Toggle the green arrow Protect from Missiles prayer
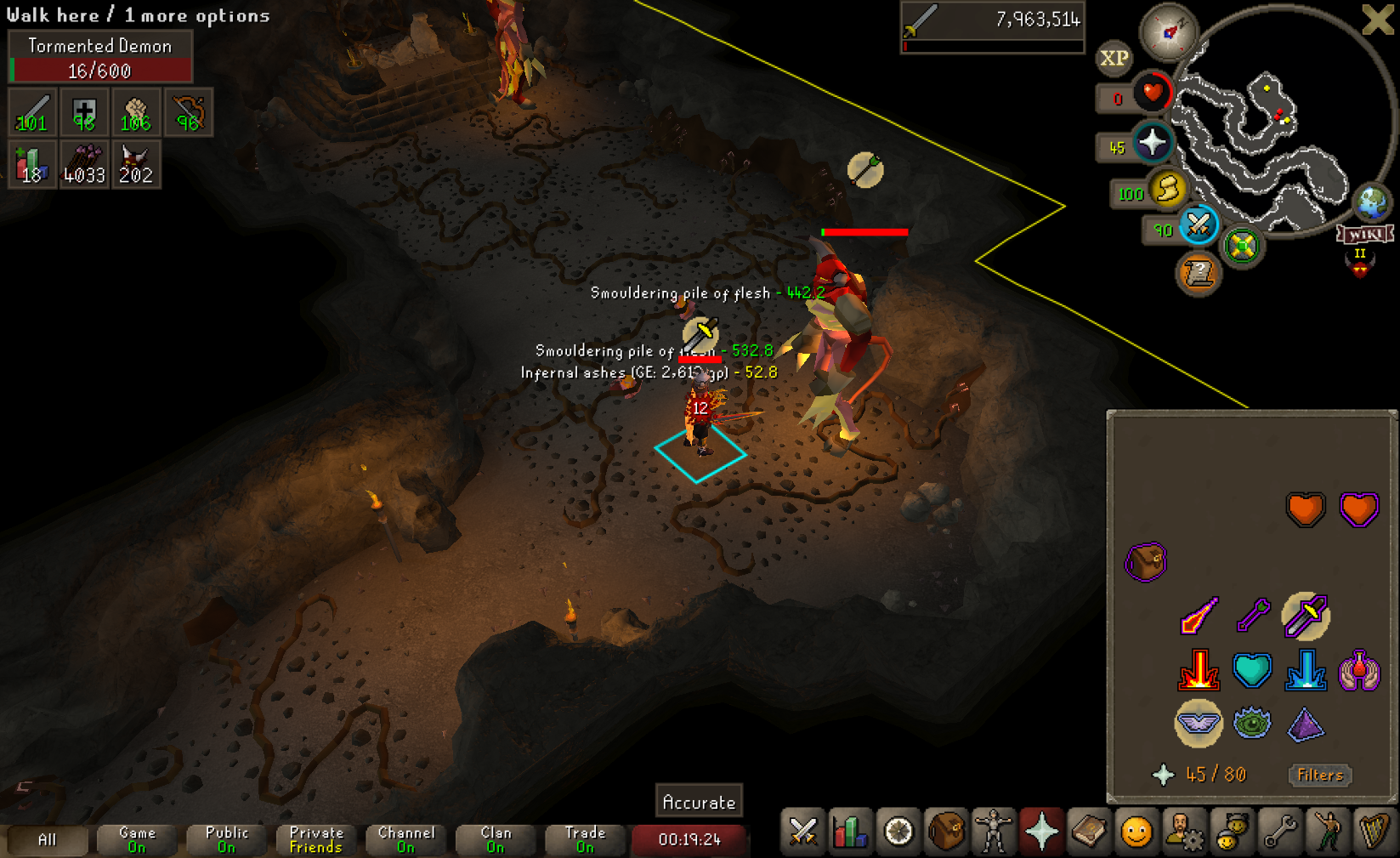 click(x=1252, y=616)
